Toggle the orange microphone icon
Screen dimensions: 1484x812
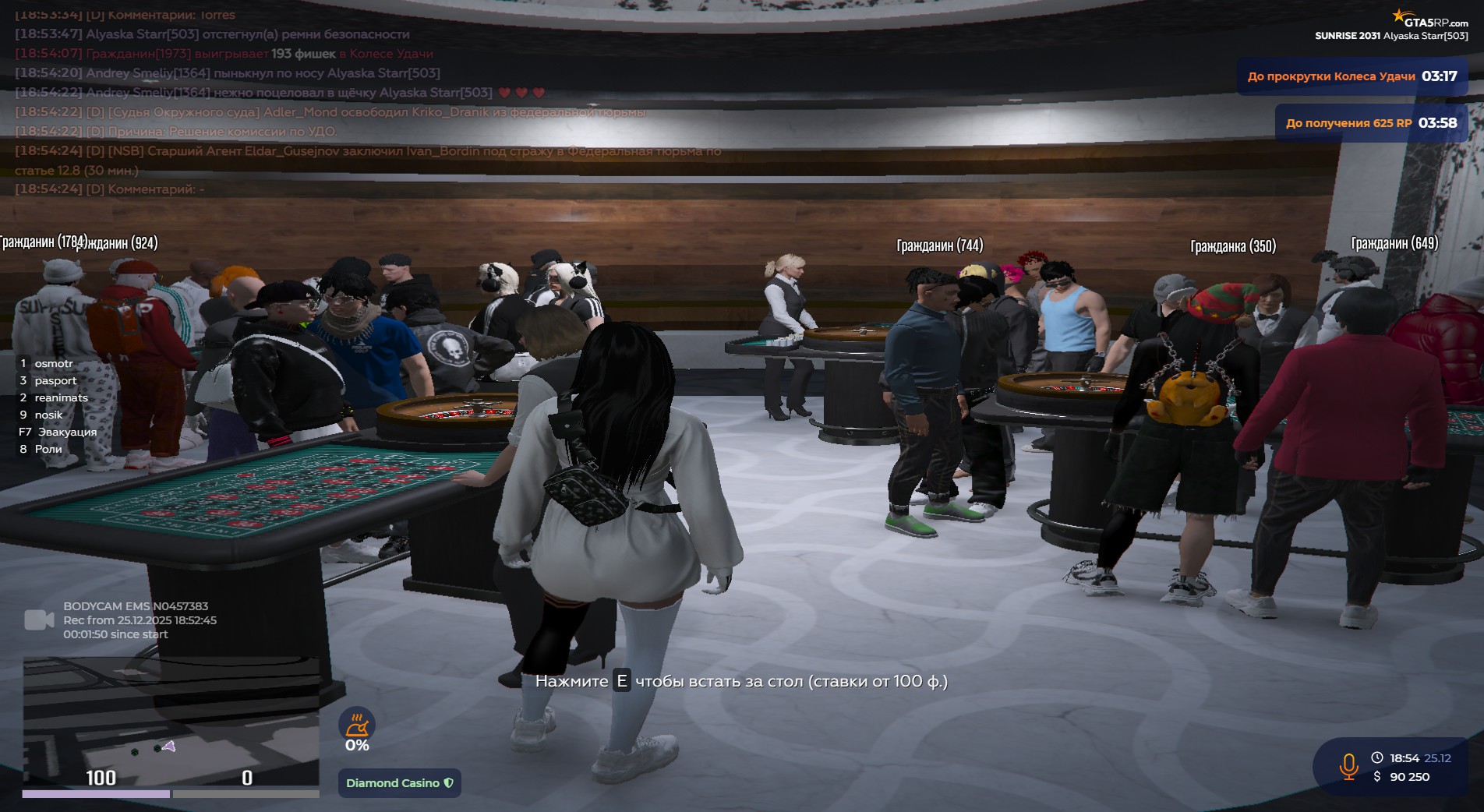[x=1348, y=766]
